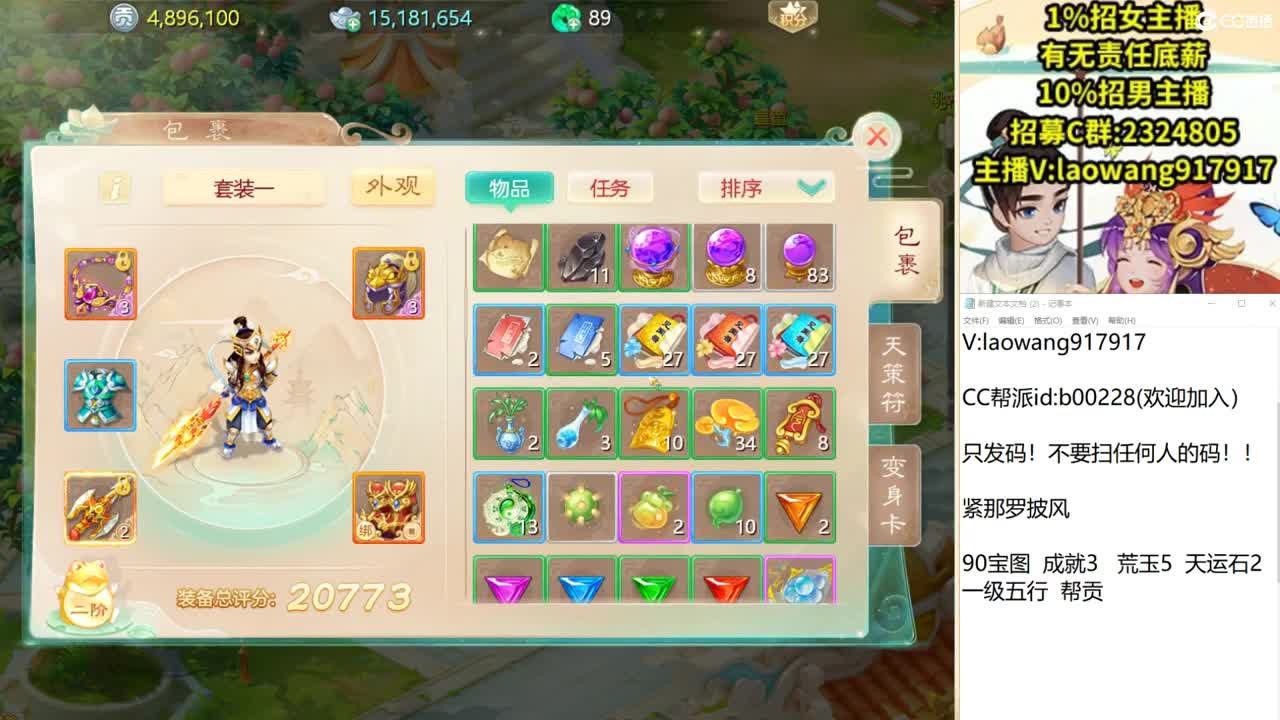The width and height of the screenshot is (1280, 720).
Task: Open the 天策符 side tab
Action: pos(893,373)
